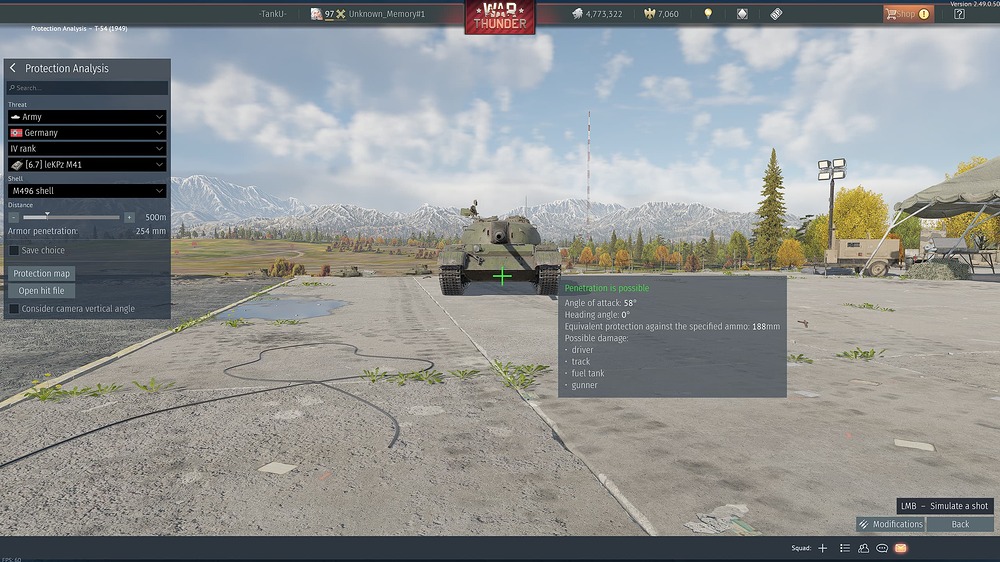Open the Modifications screen

(890, 524)
